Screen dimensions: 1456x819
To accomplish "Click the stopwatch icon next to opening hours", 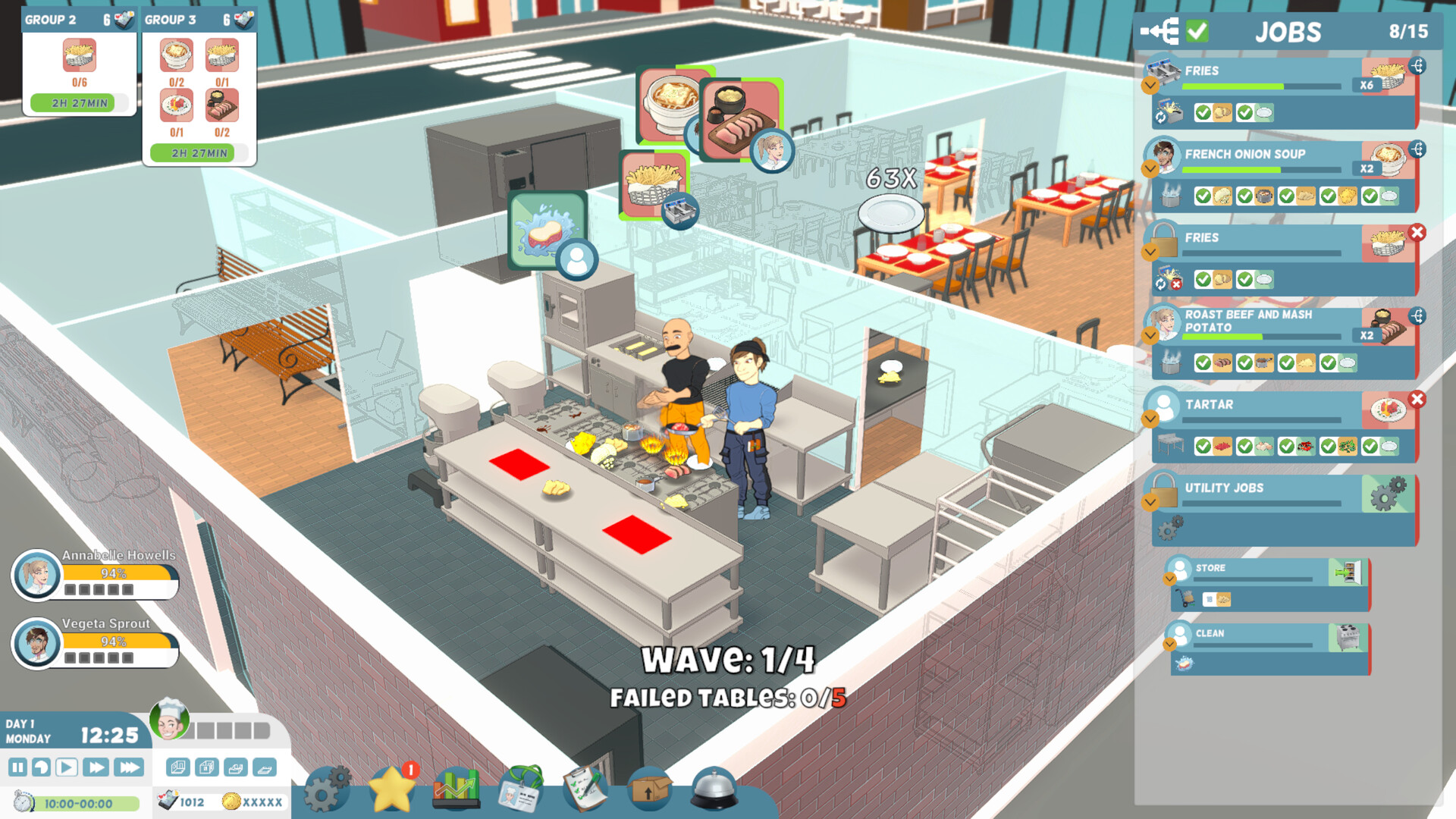I will click(x=24, y=802).
